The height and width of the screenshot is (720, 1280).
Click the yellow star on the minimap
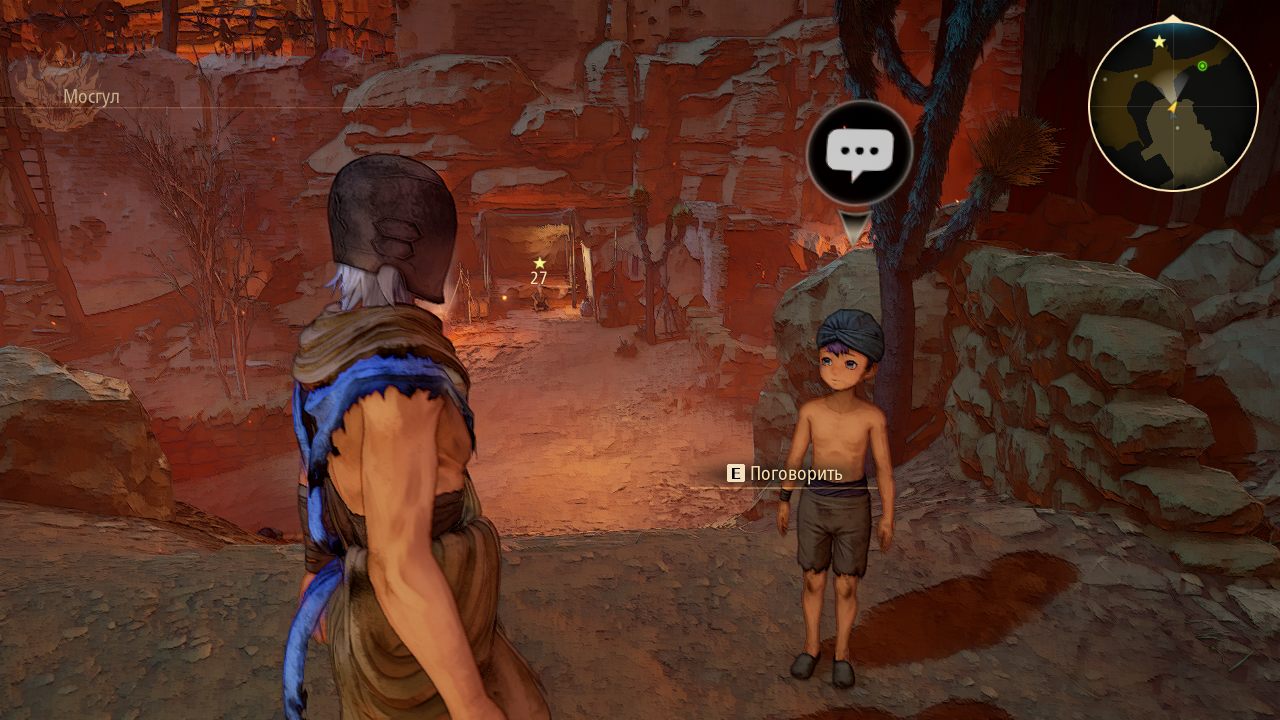1159,42
